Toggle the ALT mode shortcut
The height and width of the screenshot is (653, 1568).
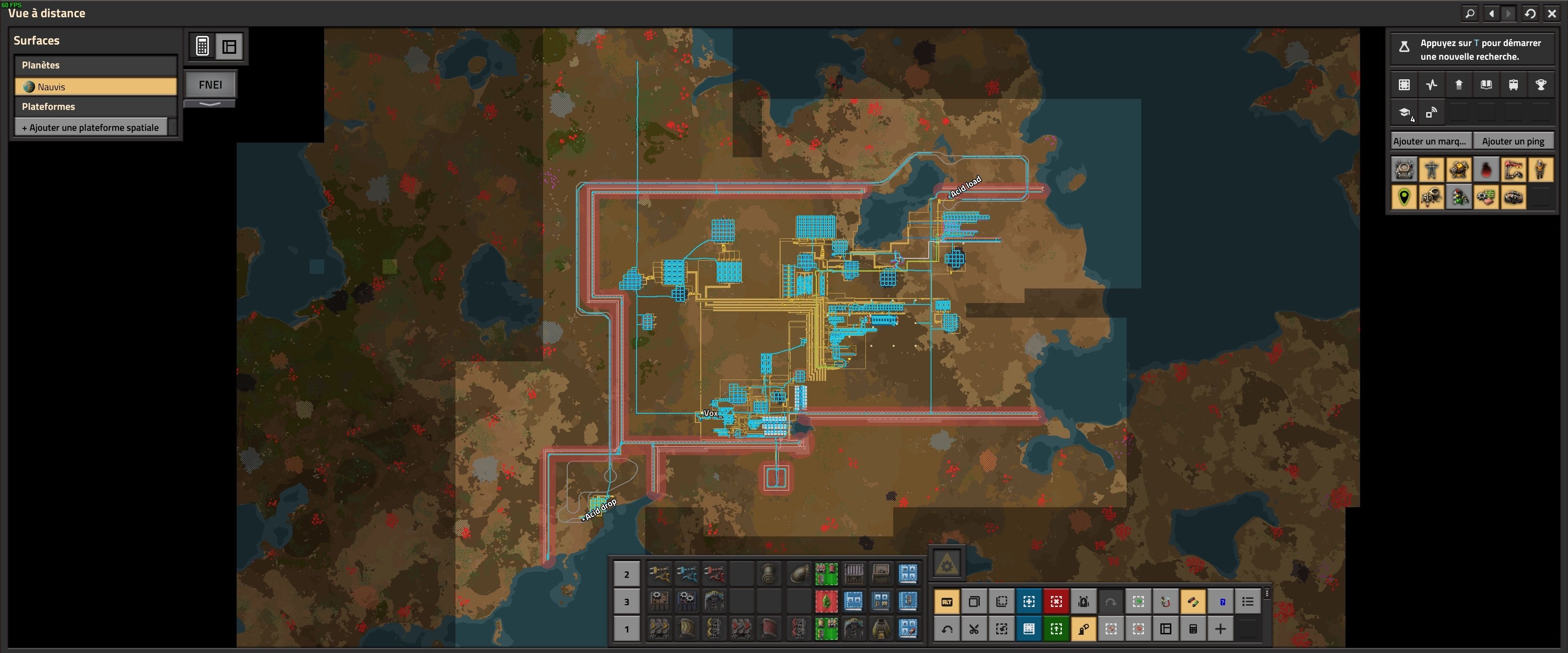point(947,602)
